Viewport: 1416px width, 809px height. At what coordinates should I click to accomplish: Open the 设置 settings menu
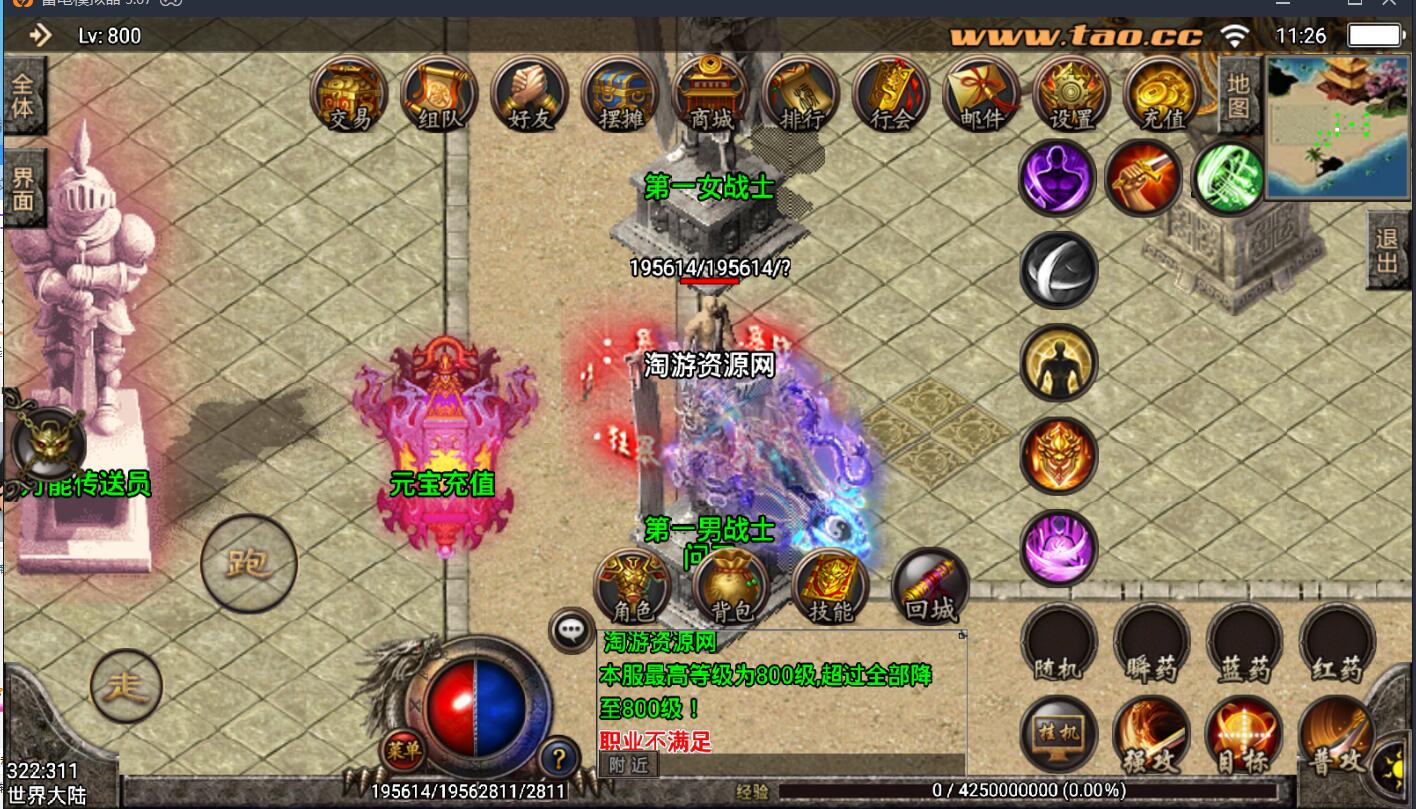tap(1071, 93)
